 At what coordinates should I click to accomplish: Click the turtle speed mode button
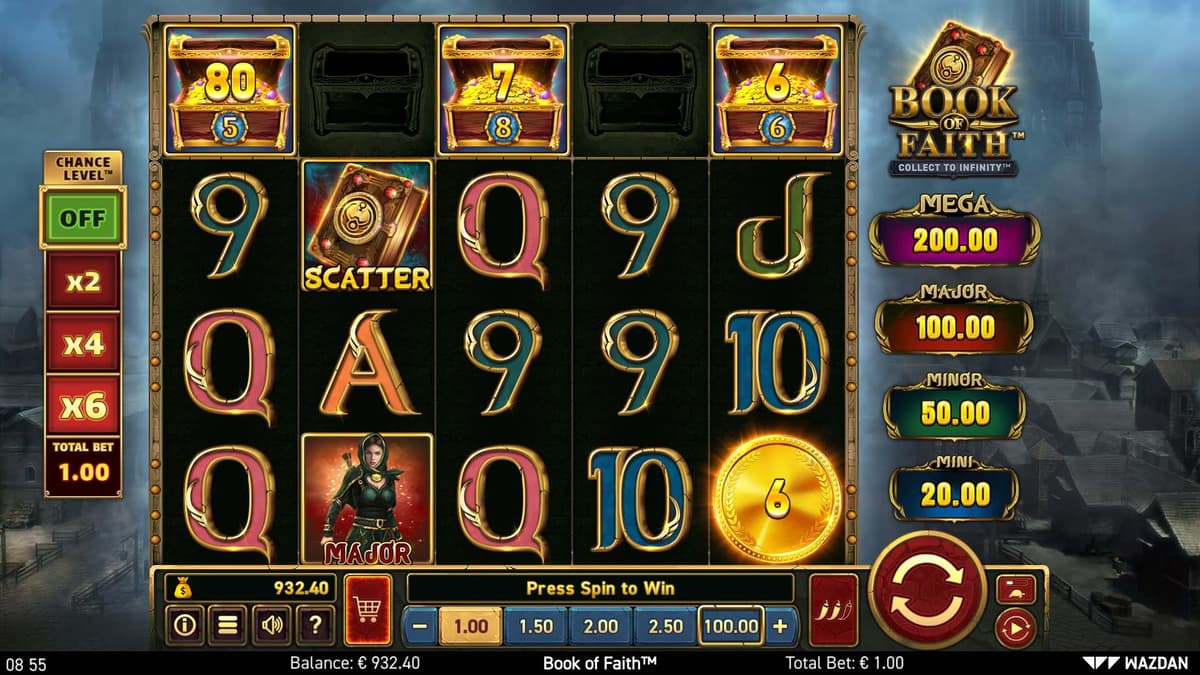[x=1016, y=588]
